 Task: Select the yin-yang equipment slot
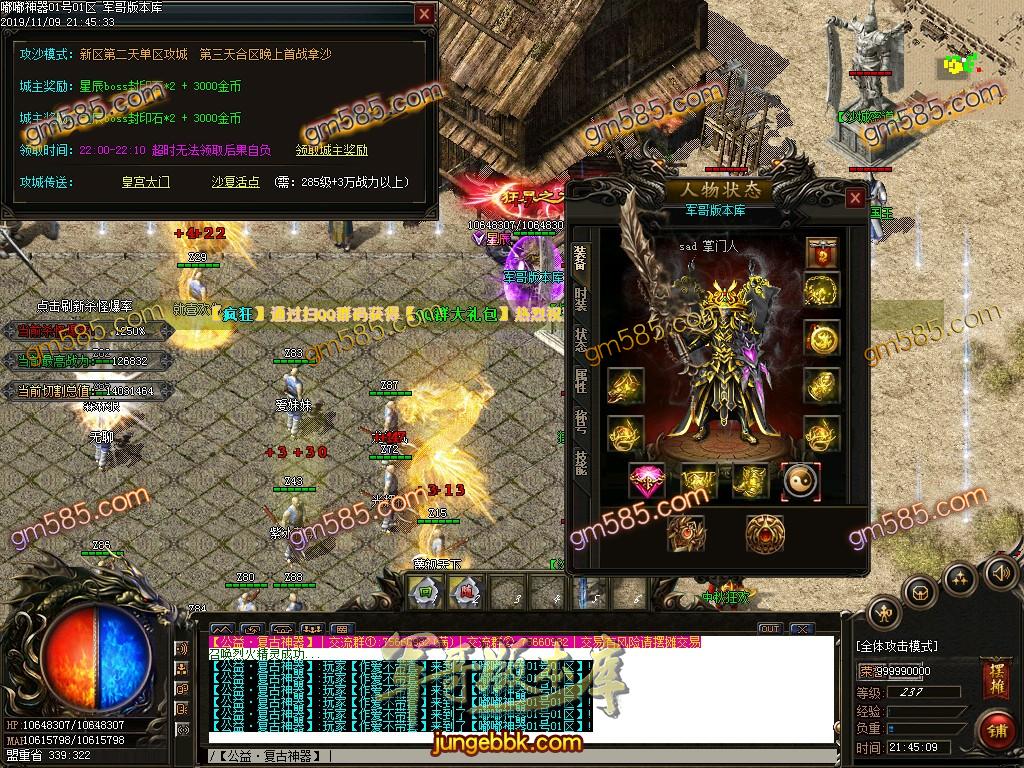tap(800, 481)
